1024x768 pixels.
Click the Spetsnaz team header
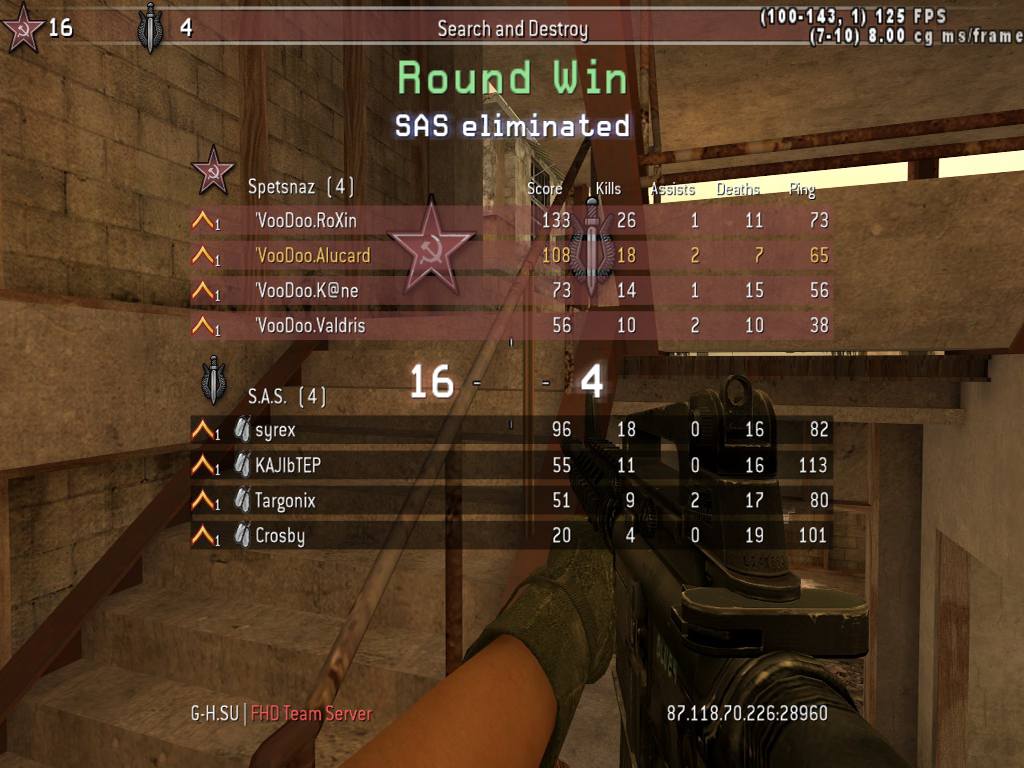tap(300, 186)
